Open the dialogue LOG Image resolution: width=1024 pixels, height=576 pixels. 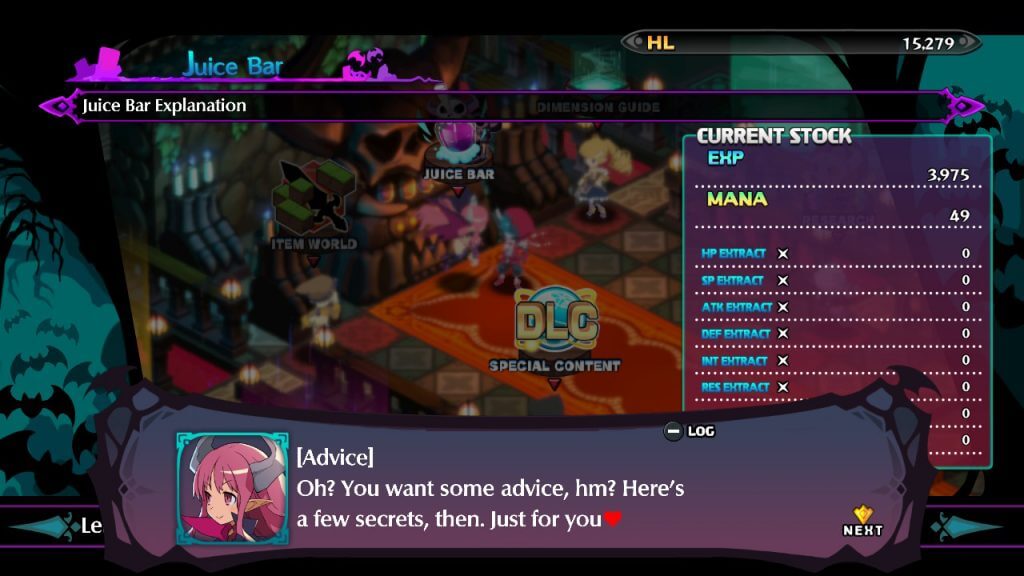pyautogui.click(x=690, y=431)
